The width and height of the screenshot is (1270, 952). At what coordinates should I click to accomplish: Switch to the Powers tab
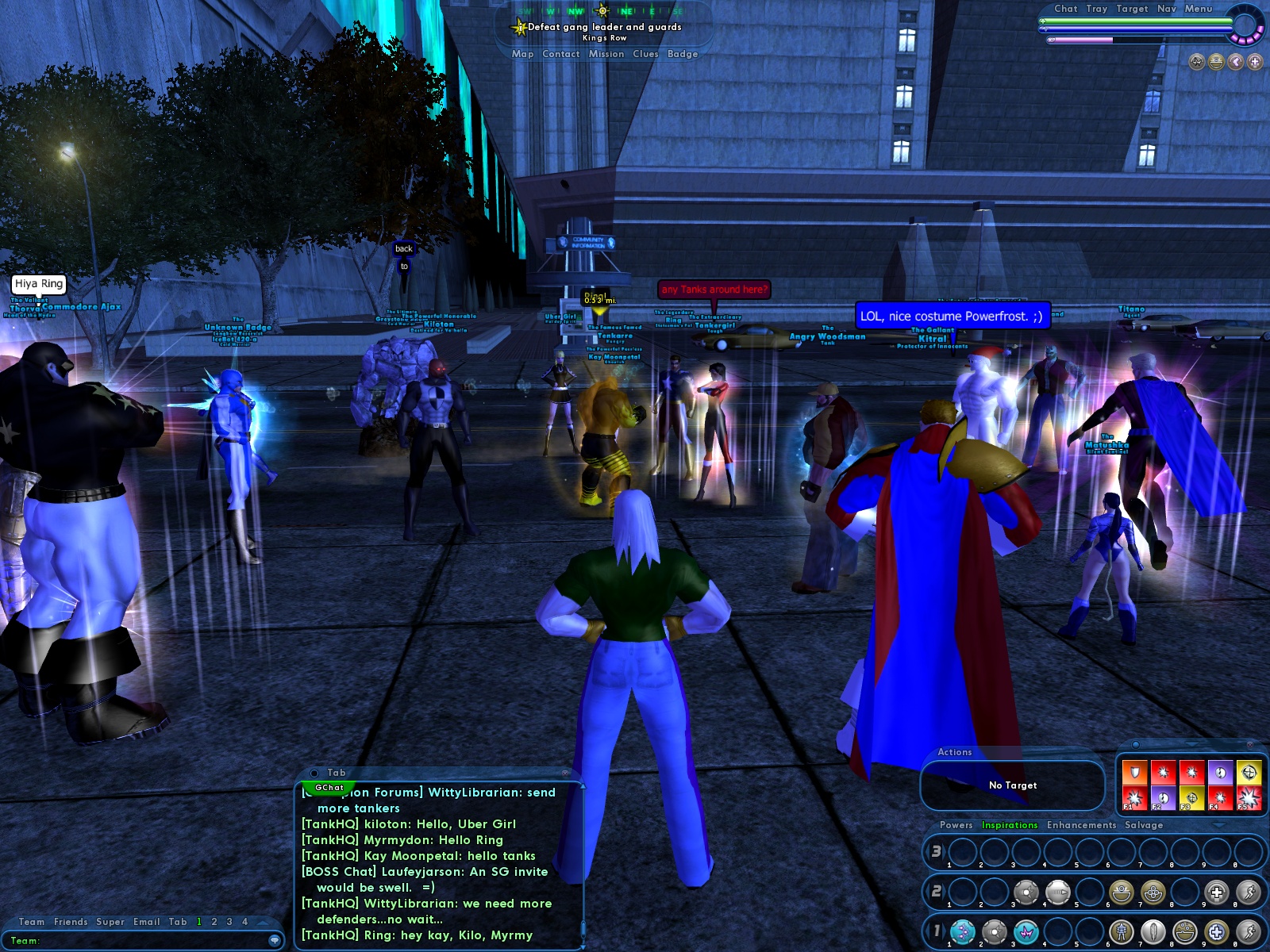tap(956, 825)
